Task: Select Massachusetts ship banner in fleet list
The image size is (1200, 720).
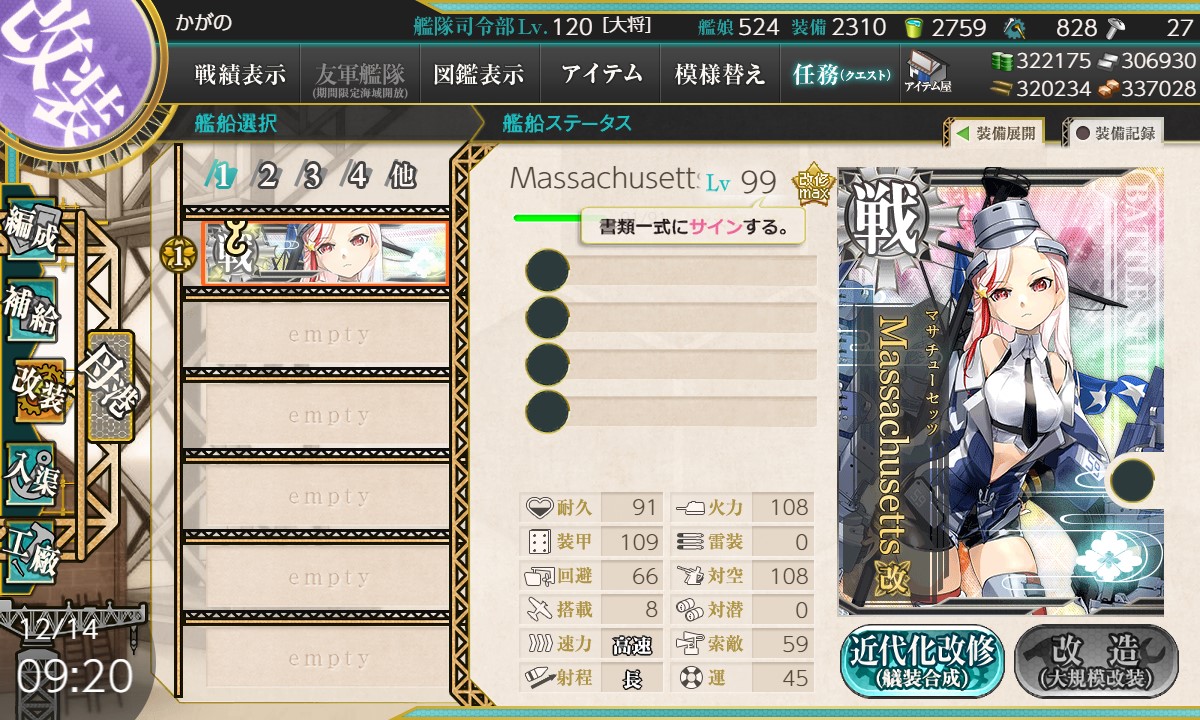Action: 324,254
